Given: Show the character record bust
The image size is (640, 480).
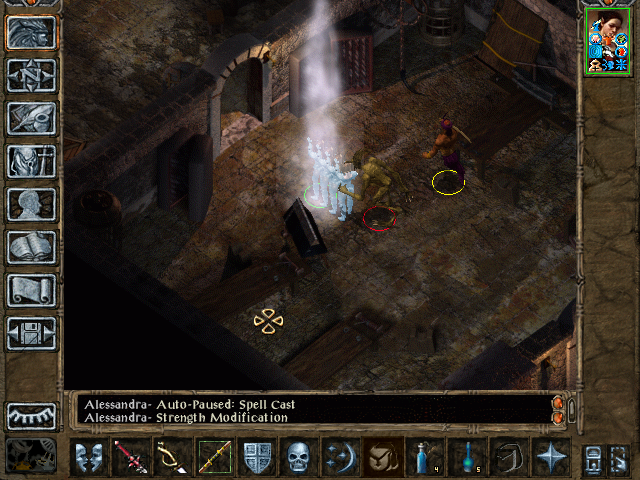Looking at the screenshot, I should (32, 204).
